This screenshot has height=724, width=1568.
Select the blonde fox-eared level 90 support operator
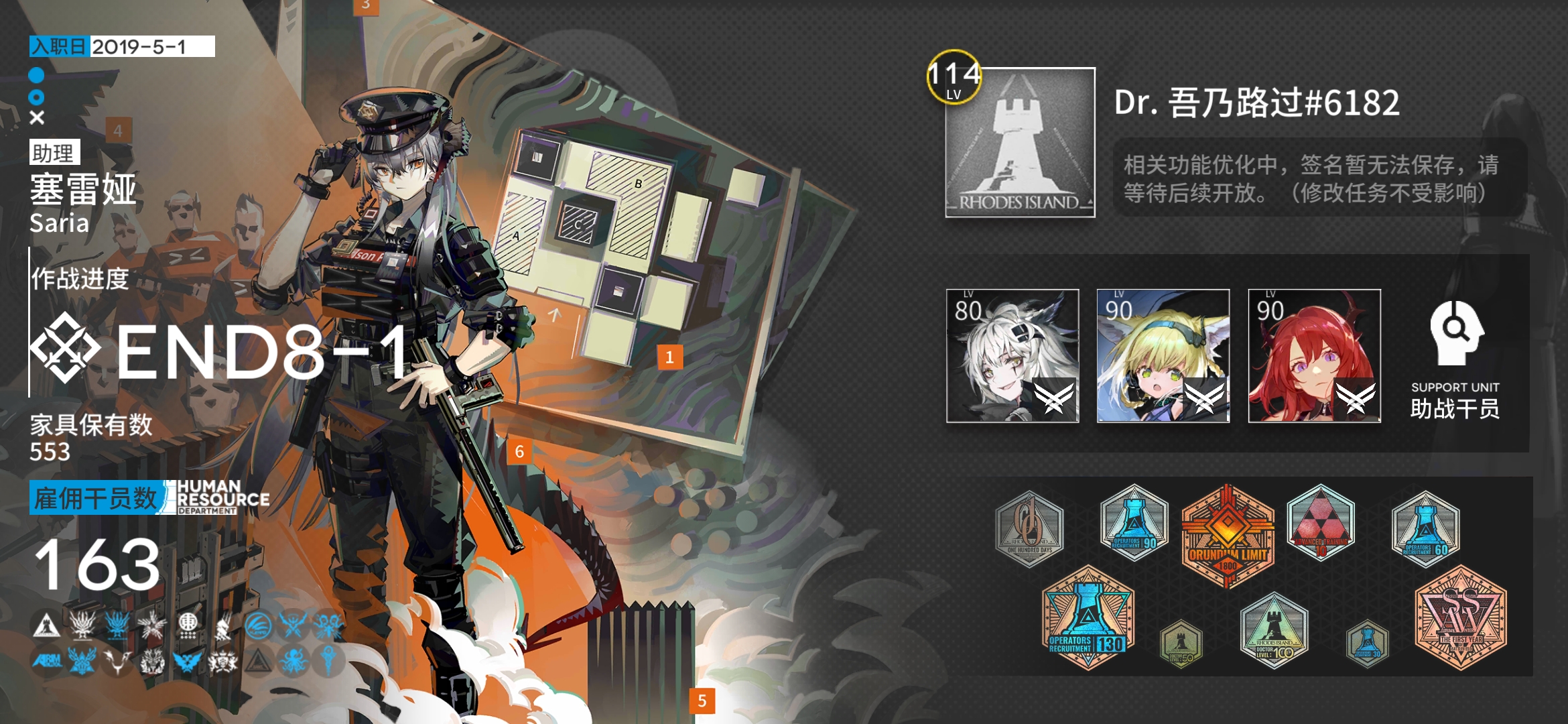pyautogui.click(x=1163, y=356)
